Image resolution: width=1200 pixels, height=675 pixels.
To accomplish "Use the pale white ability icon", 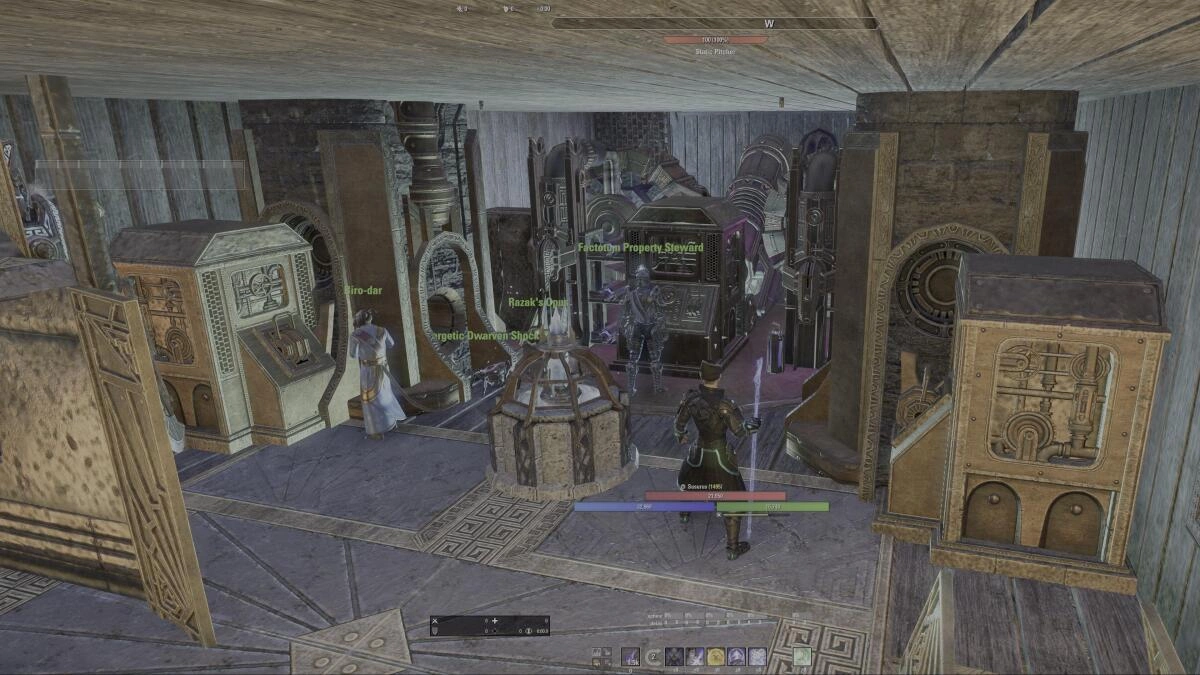I will tap(757, 656).
